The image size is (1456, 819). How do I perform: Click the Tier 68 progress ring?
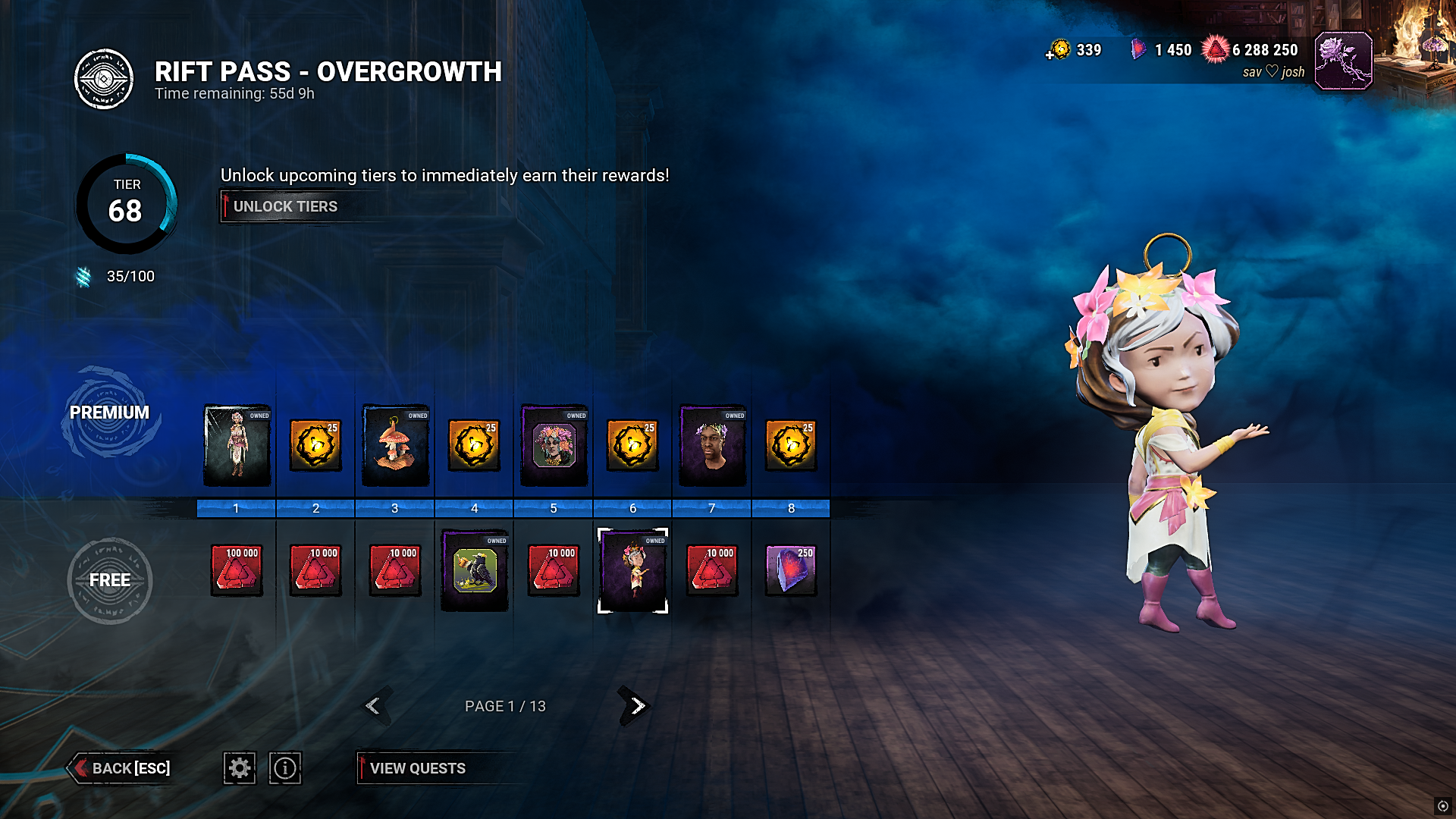click(x=127, y=203)
